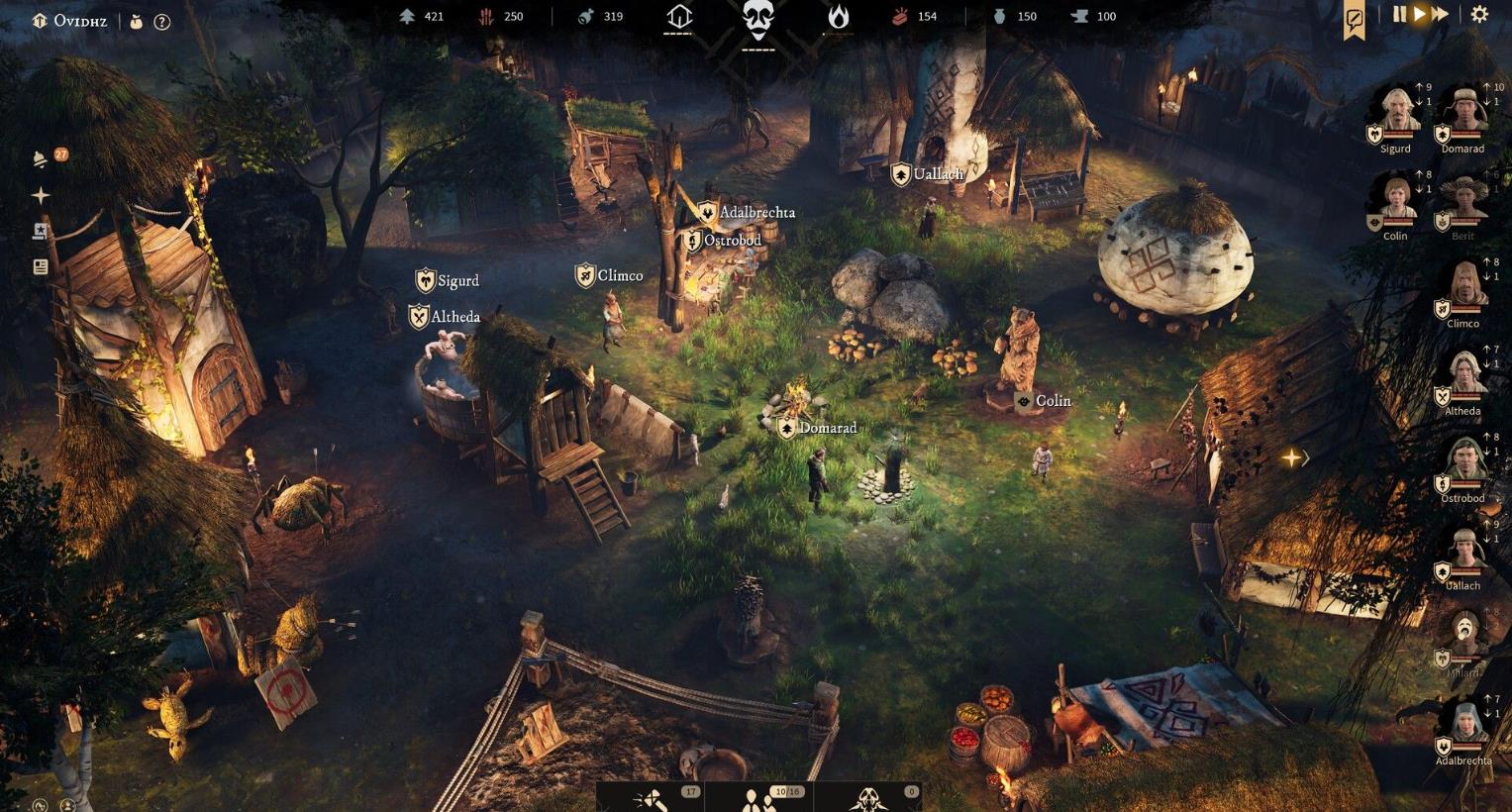Select Sigurd's portrait in the roster

tap(1396, 114)
